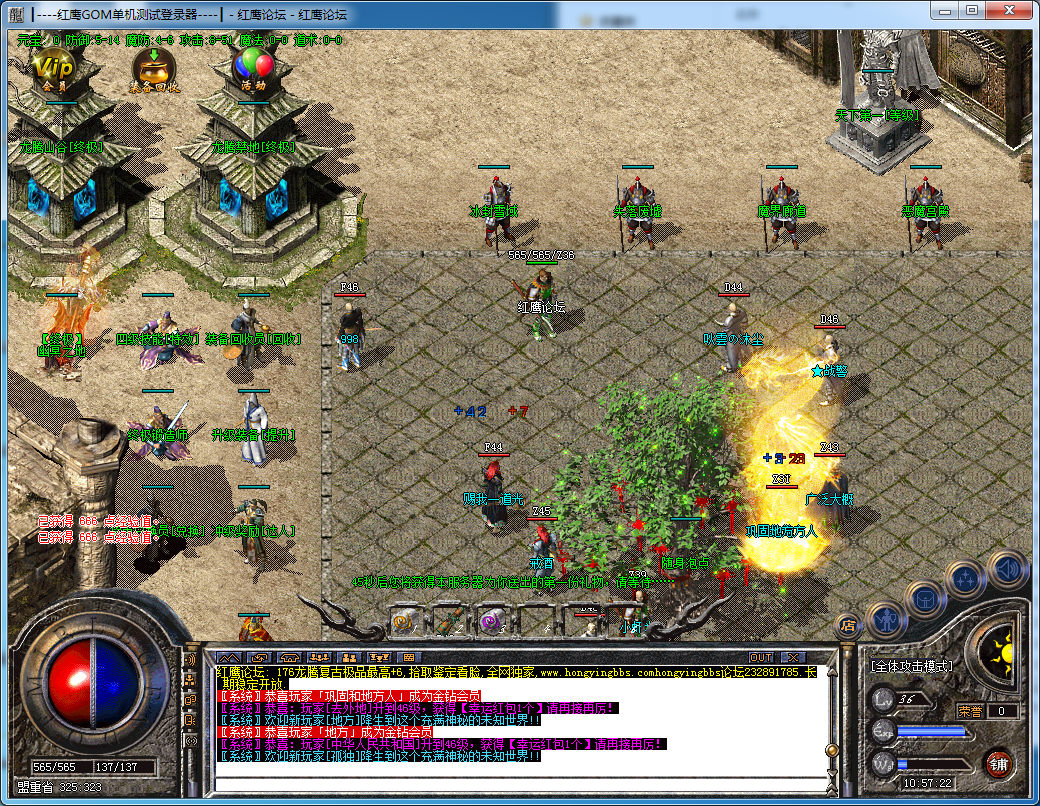
Task: Select the scroll item in belt slot 1
Action: (x=403, y=621)
